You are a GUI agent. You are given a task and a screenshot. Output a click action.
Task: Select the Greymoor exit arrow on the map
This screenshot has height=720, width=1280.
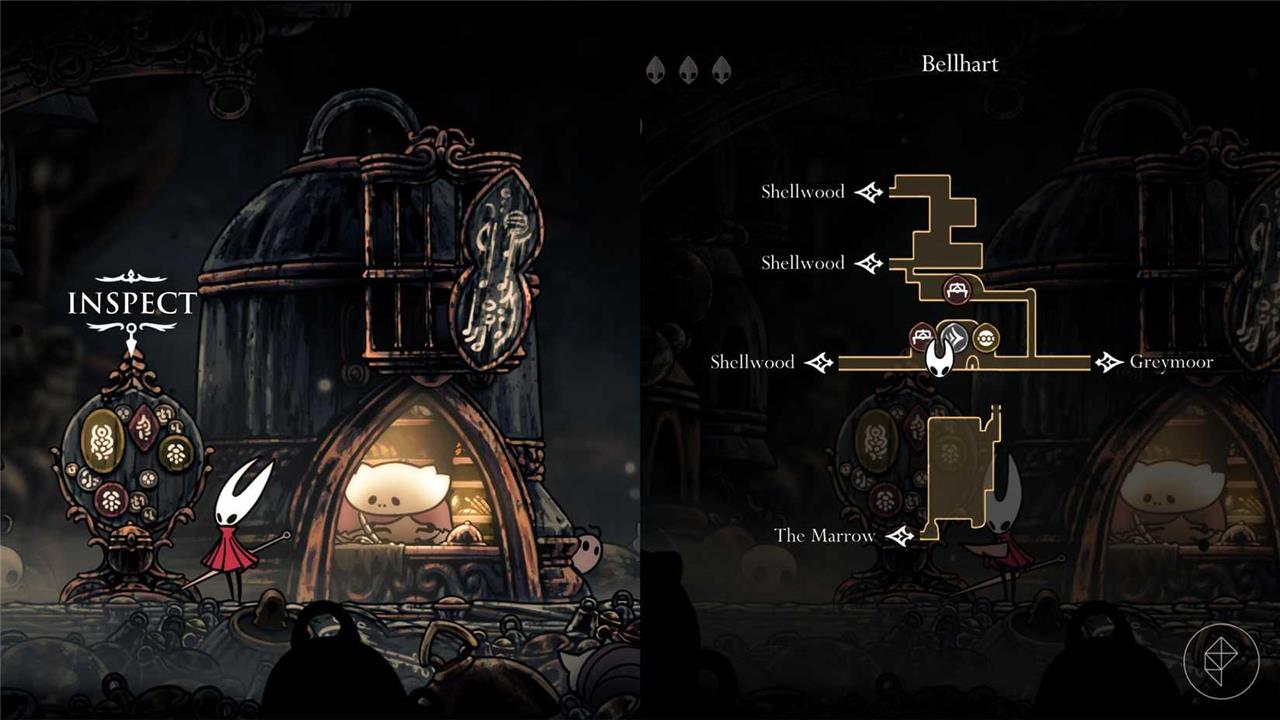1108,362
